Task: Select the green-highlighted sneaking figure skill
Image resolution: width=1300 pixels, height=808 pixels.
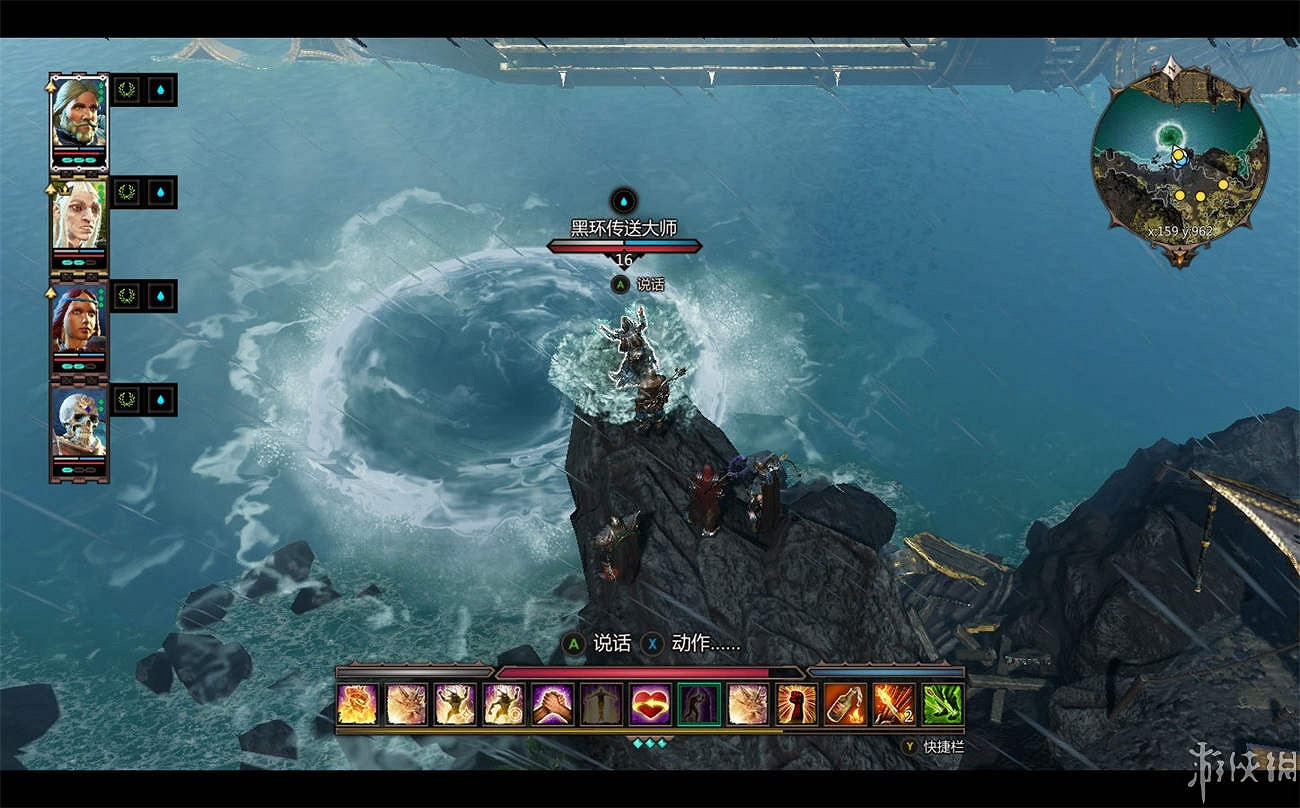Action: pyautogui.click(x=698, y=704)
